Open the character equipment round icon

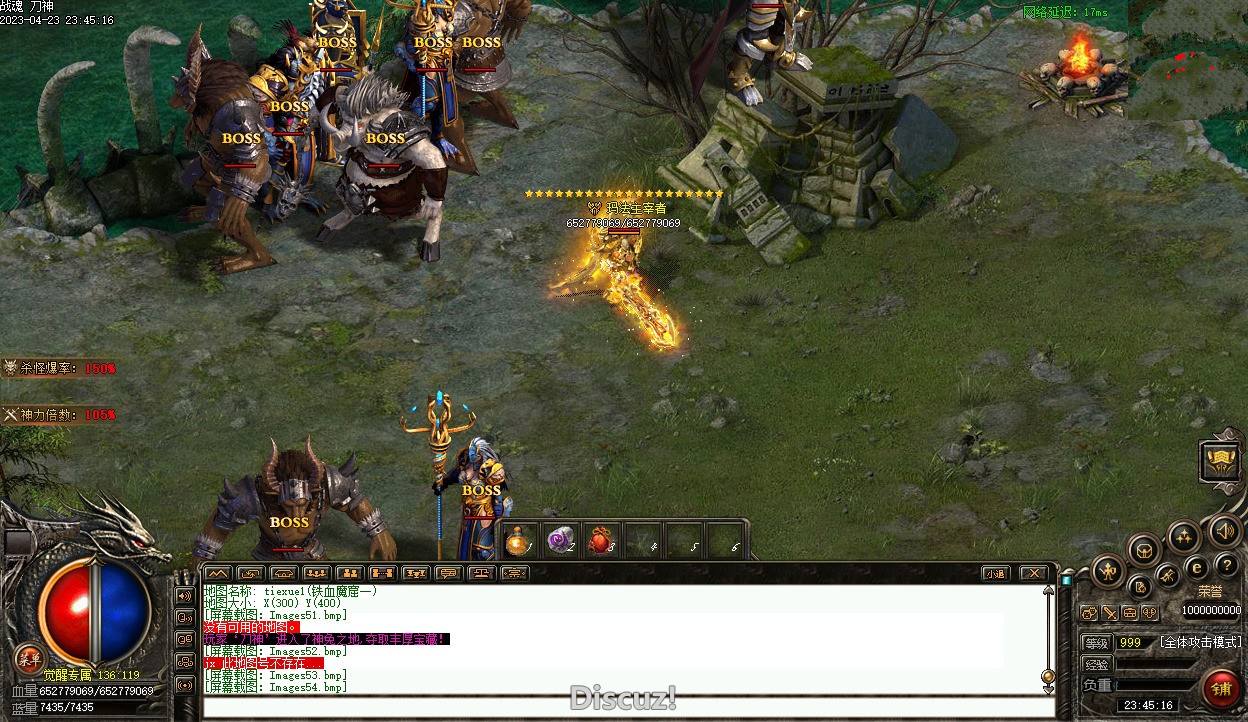pos(1109,572)
